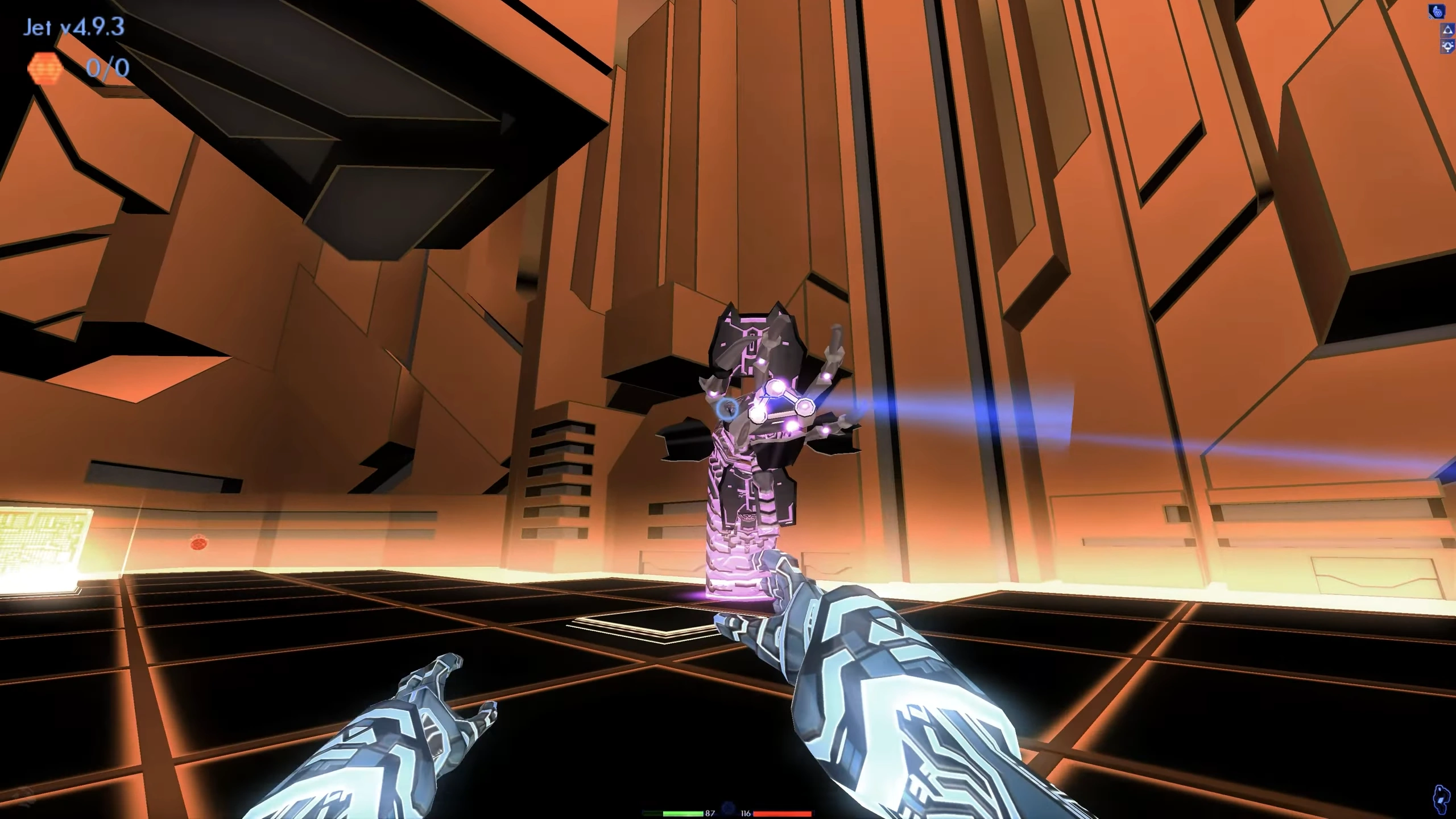Viewport: 1456px width, 819px height.
Task: Click the triangle-with-circle subroutine icon
Action: (x=1448, y=30)
